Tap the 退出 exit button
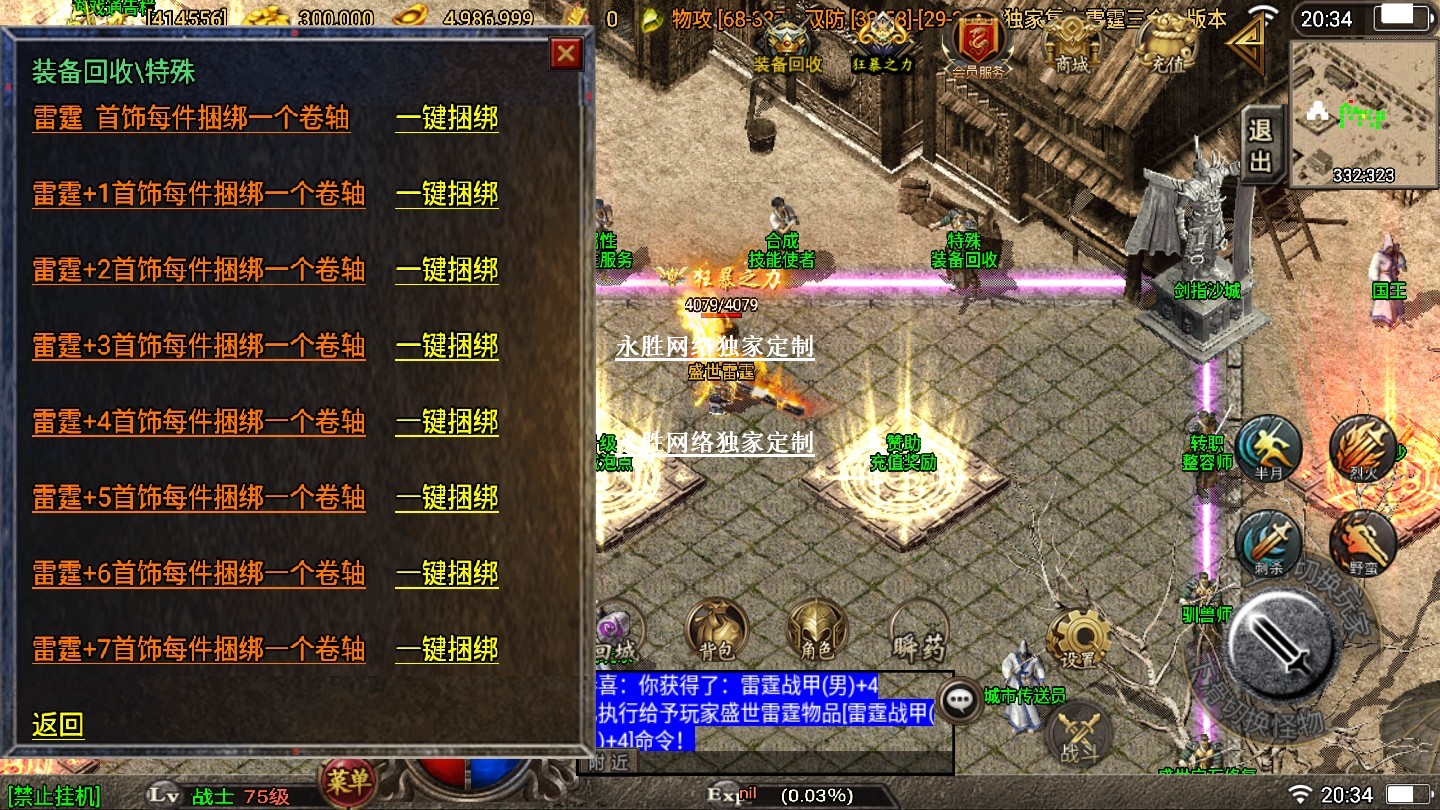Viewport: 1440px width, 810px height. coord(1260,145)
